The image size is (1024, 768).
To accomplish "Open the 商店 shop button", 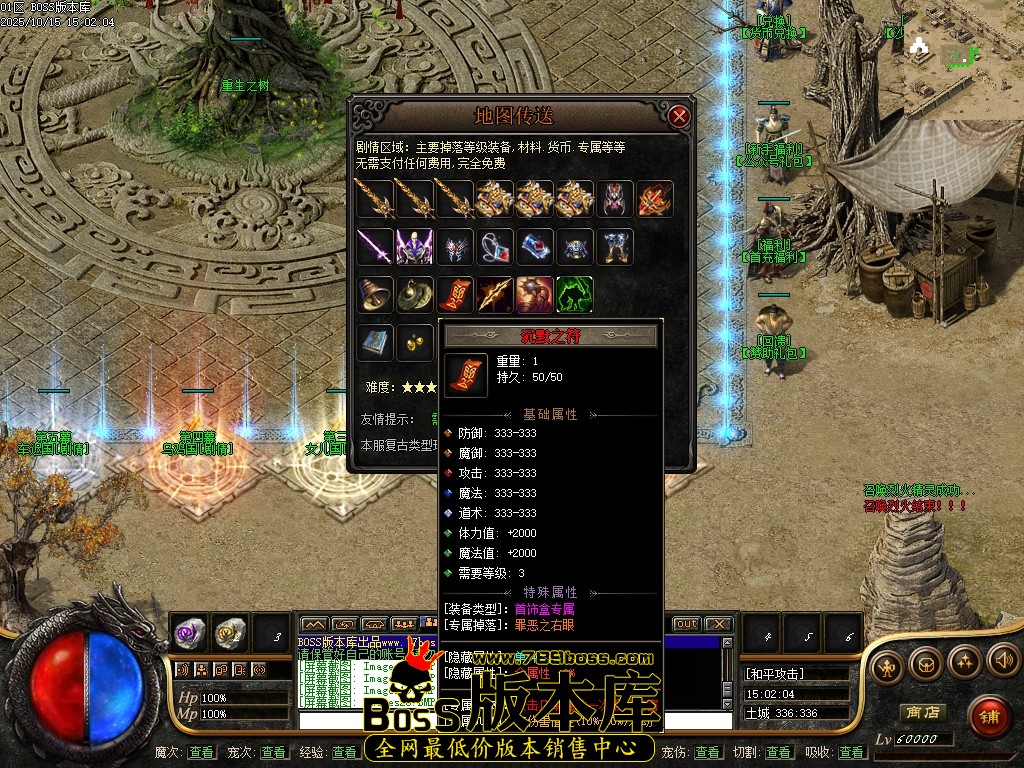I will (x=922, y=712).
